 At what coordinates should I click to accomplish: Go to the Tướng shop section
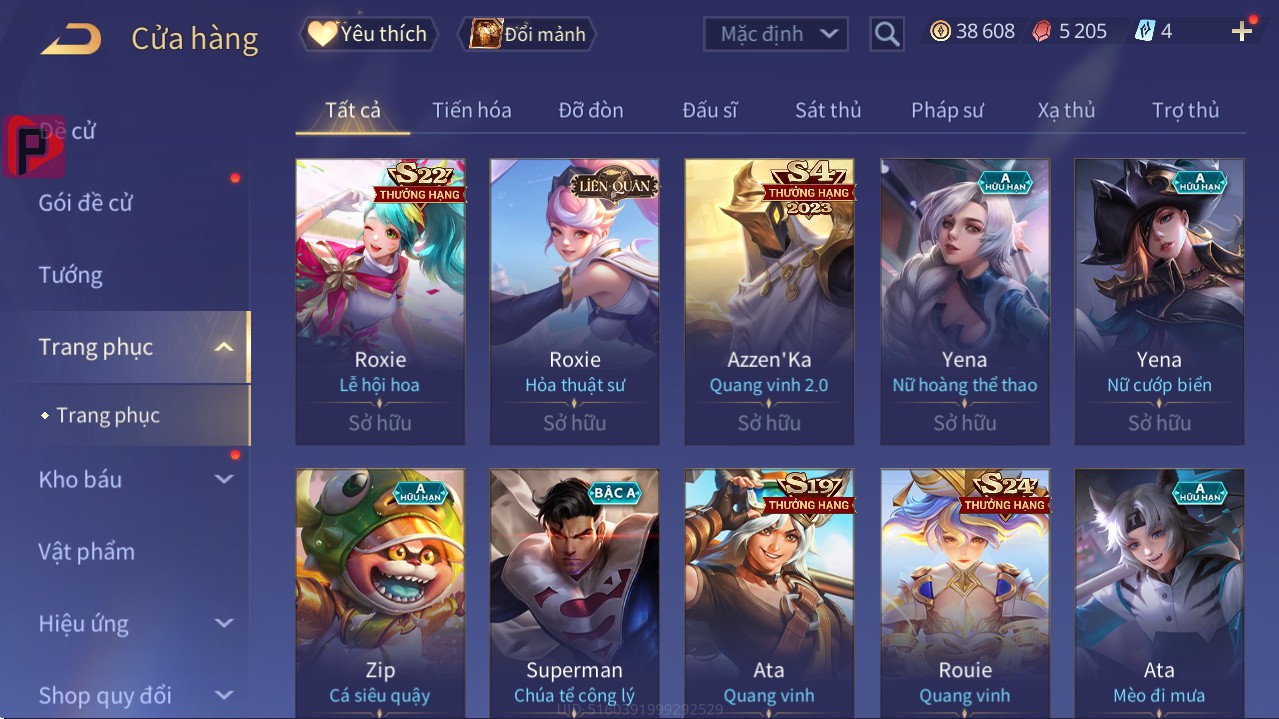click(71, 275)
